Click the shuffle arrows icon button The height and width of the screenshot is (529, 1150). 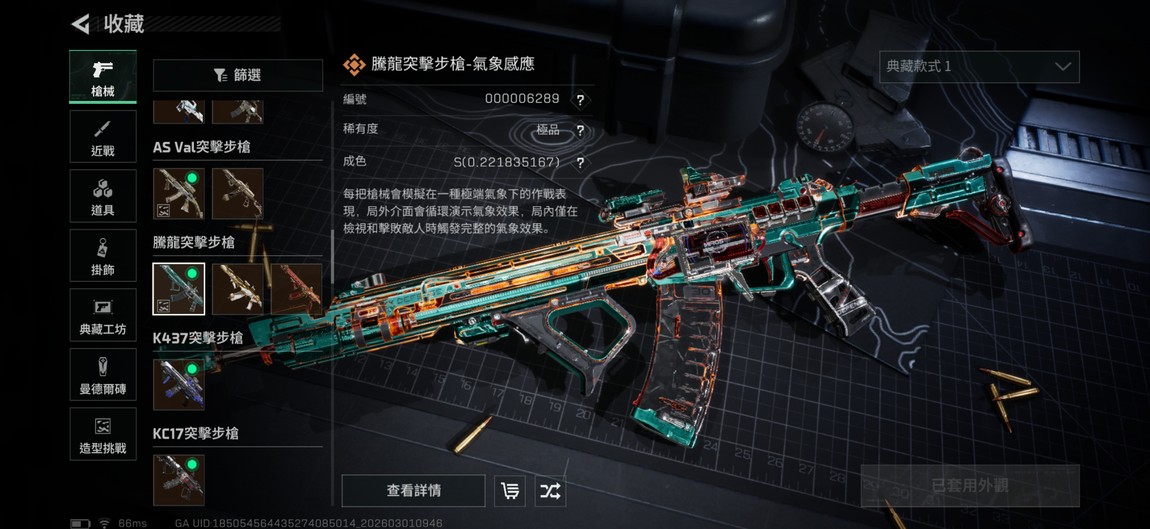coord(550,491)
